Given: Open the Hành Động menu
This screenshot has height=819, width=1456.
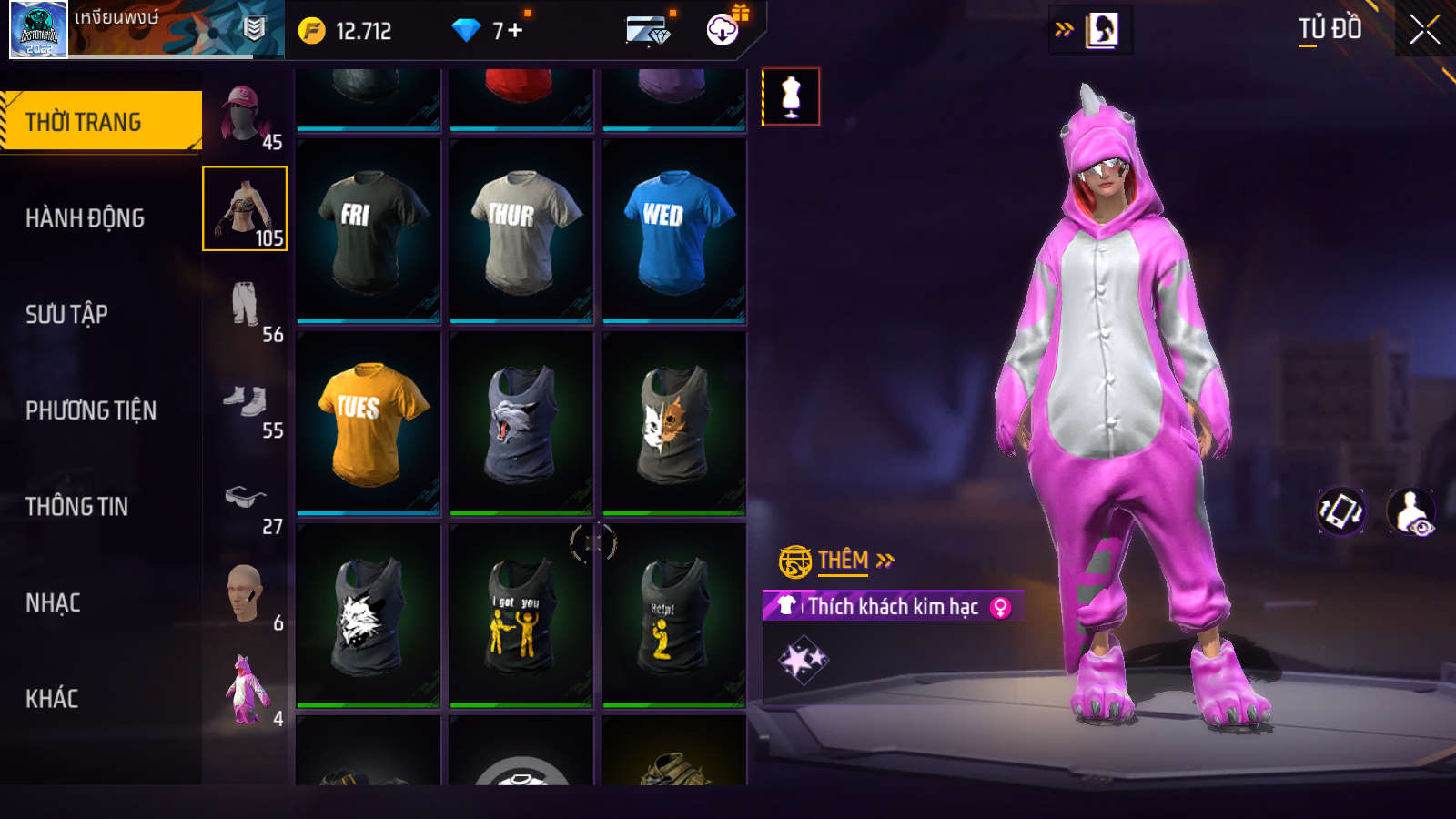Looking at the screenshot, I should point(85,218).
